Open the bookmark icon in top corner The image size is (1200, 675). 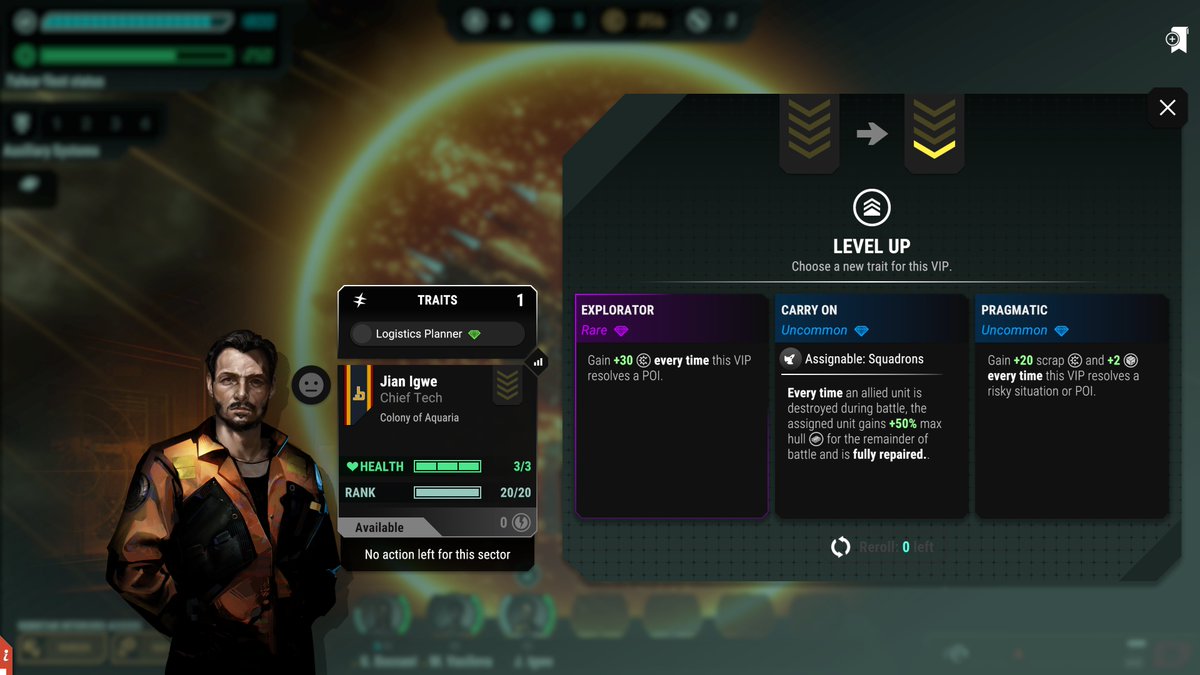point(1176,40)
